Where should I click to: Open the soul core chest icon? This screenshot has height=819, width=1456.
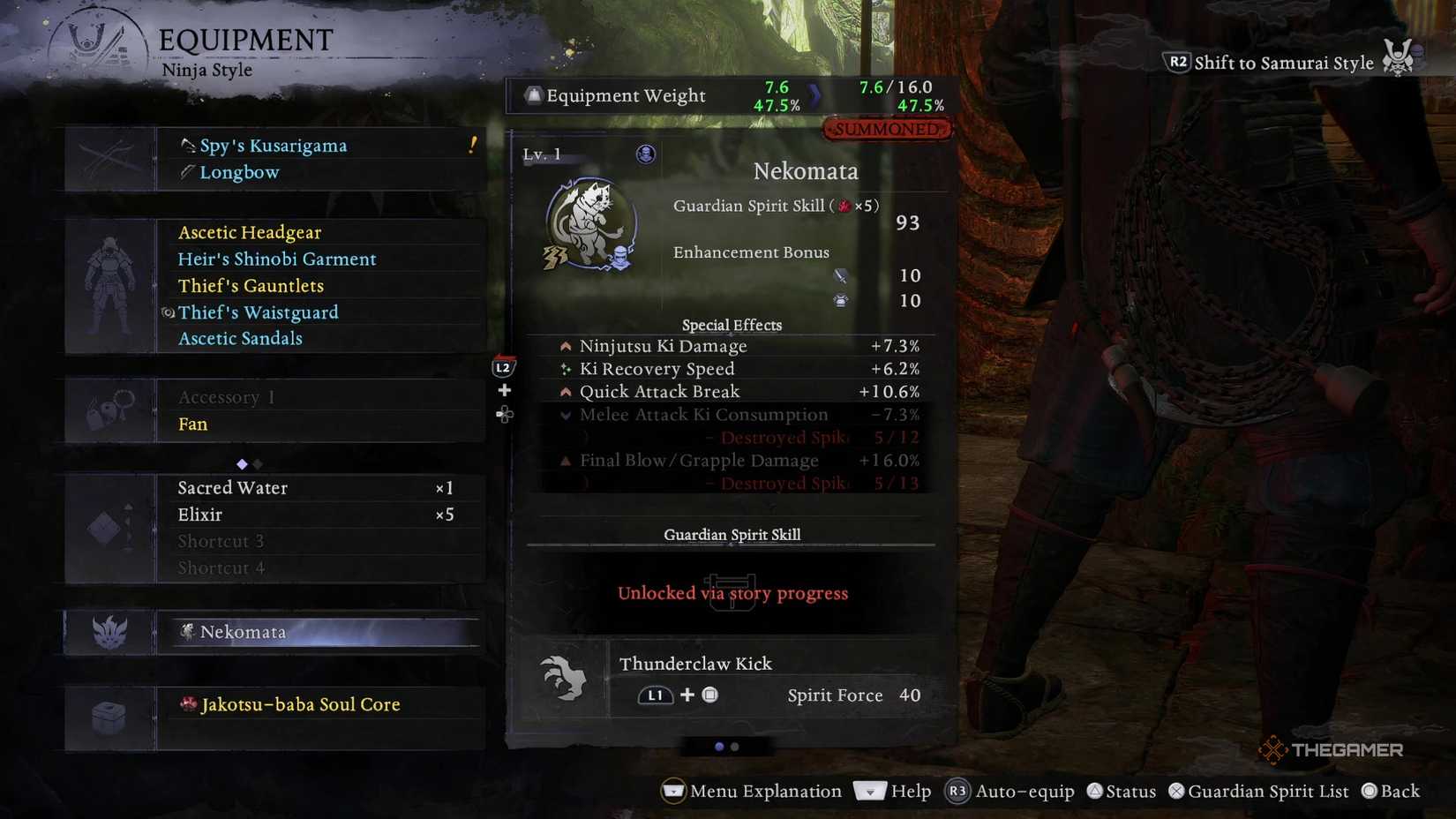(108, 717)
